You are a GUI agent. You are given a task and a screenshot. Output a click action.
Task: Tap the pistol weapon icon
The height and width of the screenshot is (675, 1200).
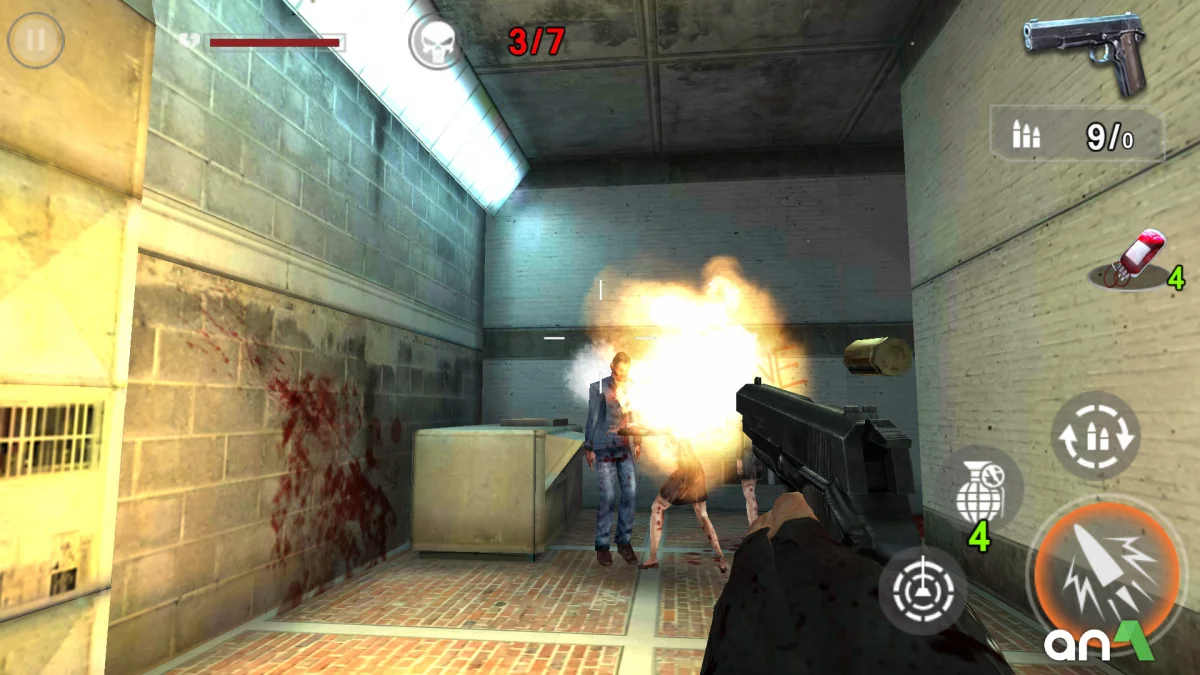click(x=1087, y=51)
